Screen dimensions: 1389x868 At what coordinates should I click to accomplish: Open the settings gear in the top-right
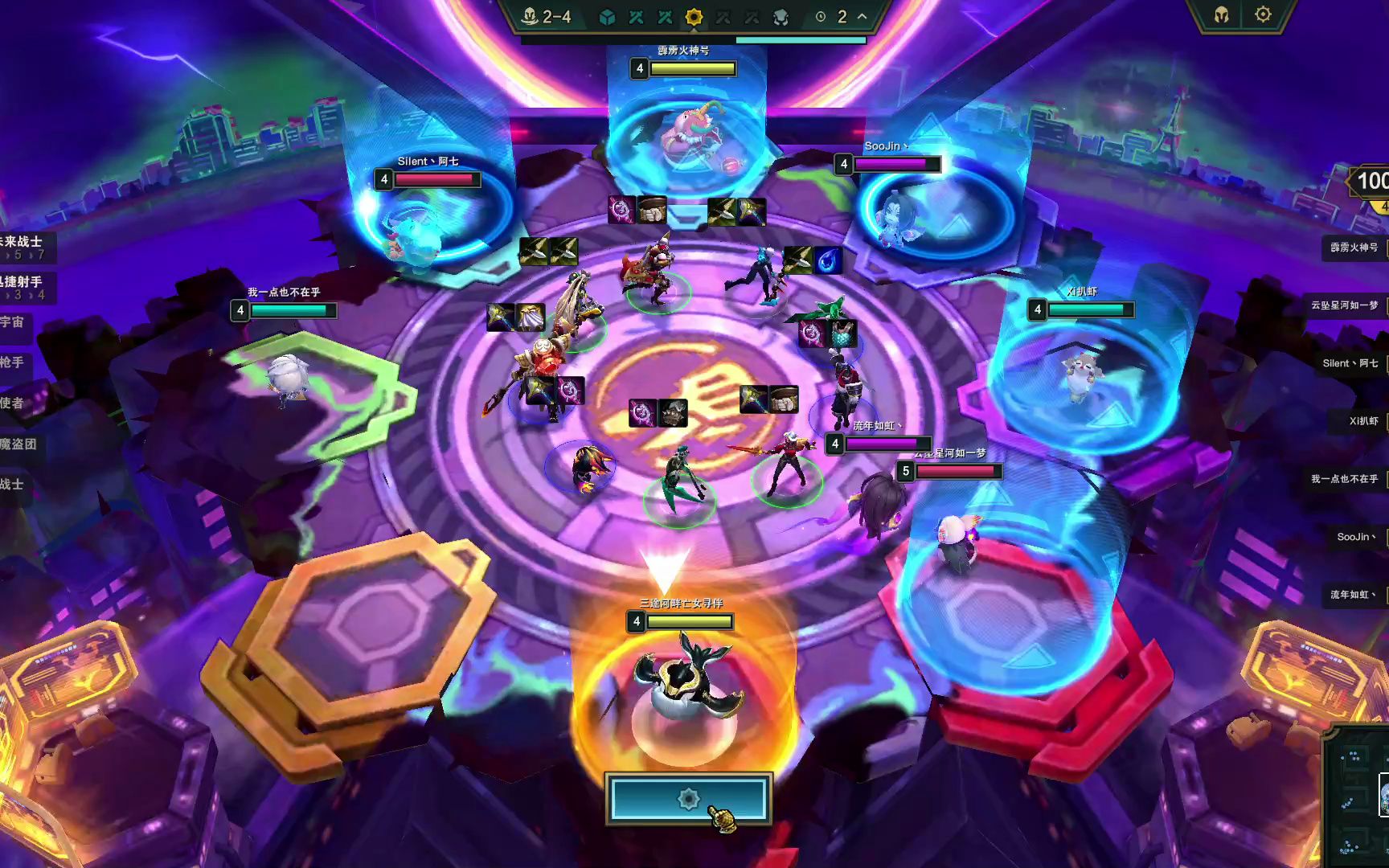coord(1263,14)
